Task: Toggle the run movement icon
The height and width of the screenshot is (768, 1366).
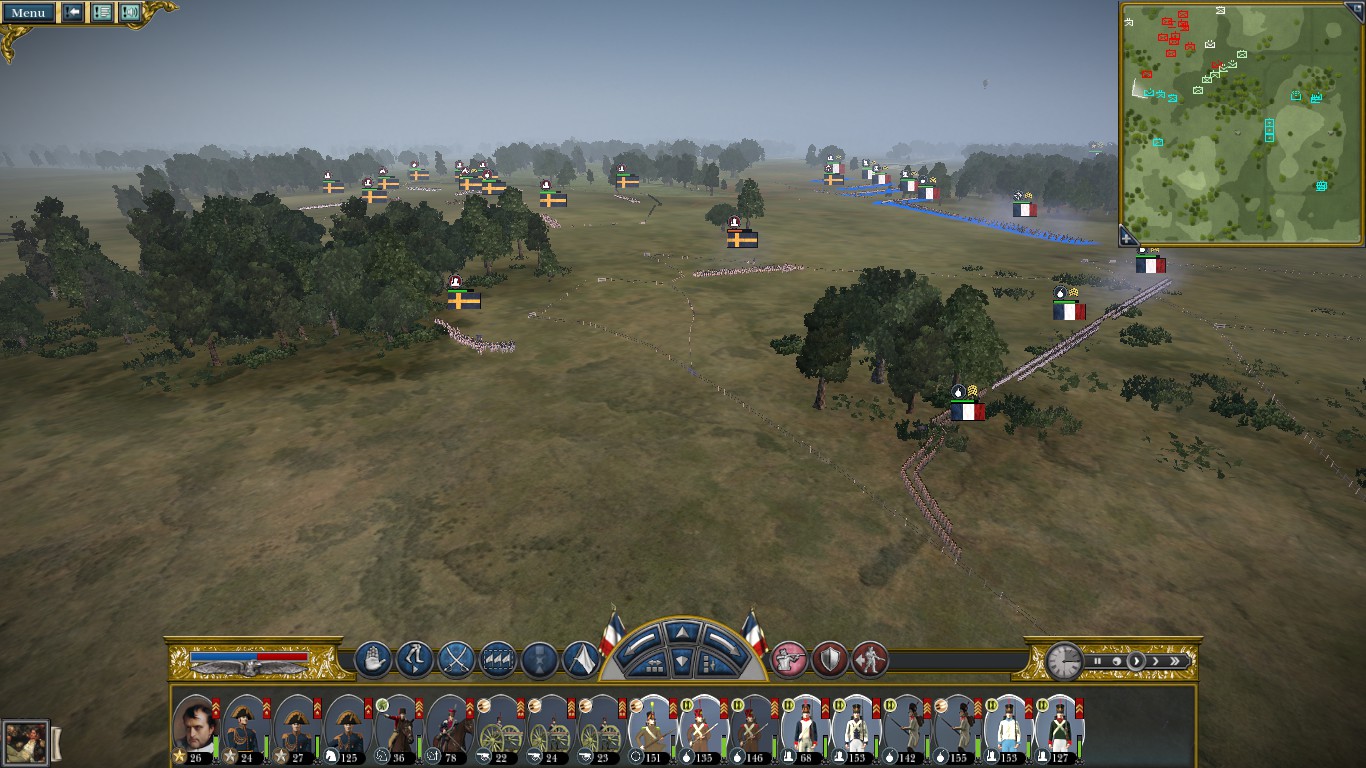Action: tap(415, 660)
